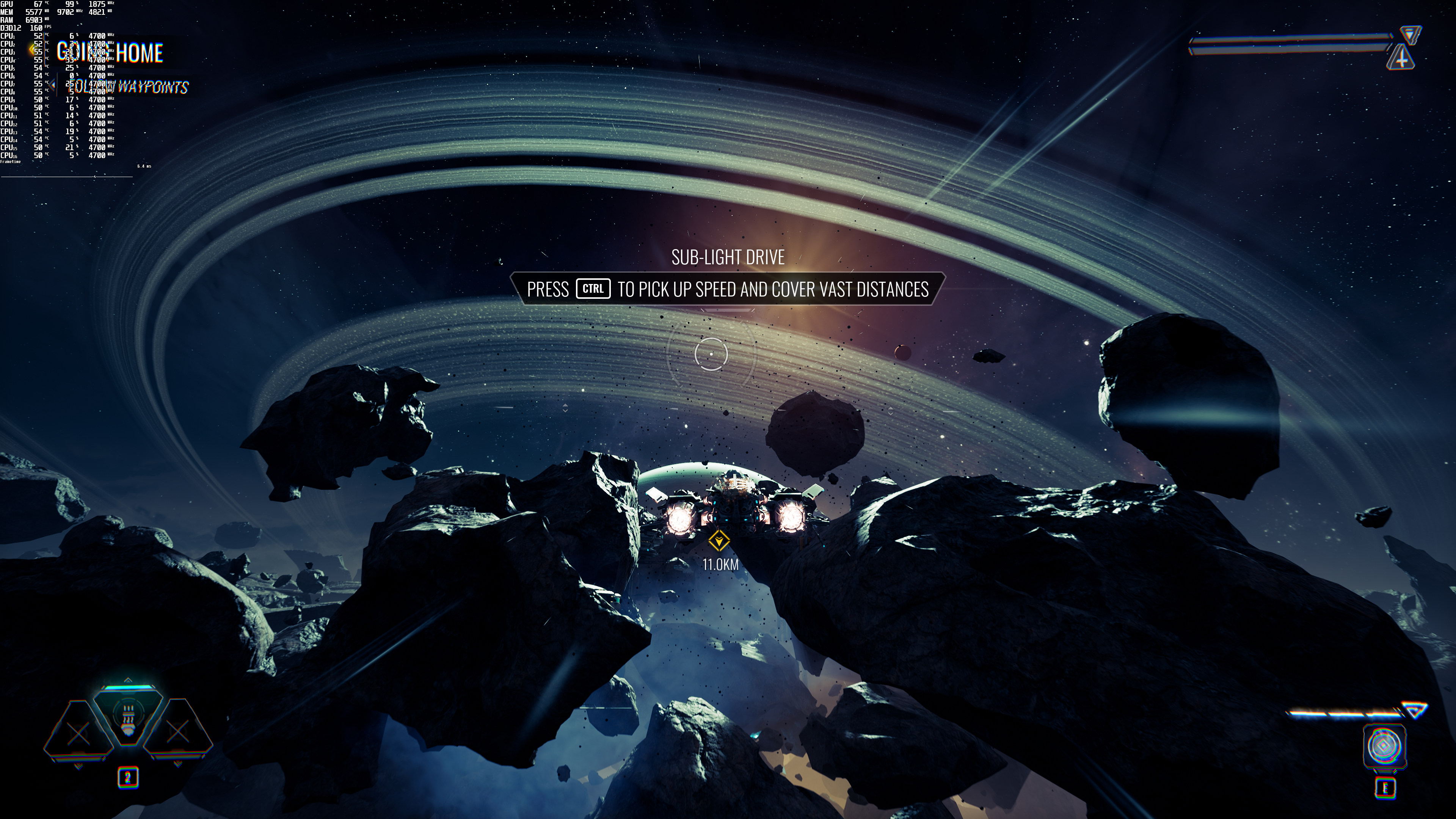
Task: Click the boost energy triangle icon
Action: coord(1415,711)
